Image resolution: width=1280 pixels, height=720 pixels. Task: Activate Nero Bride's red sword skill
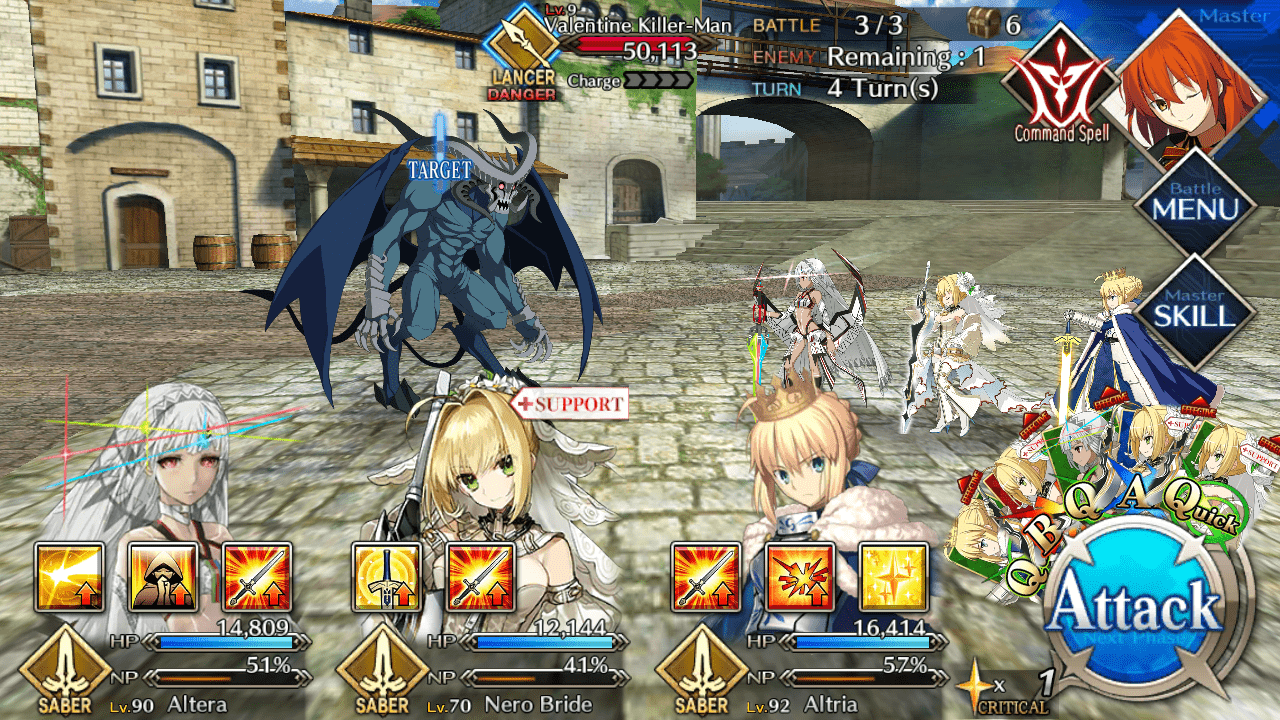[480, 577]
